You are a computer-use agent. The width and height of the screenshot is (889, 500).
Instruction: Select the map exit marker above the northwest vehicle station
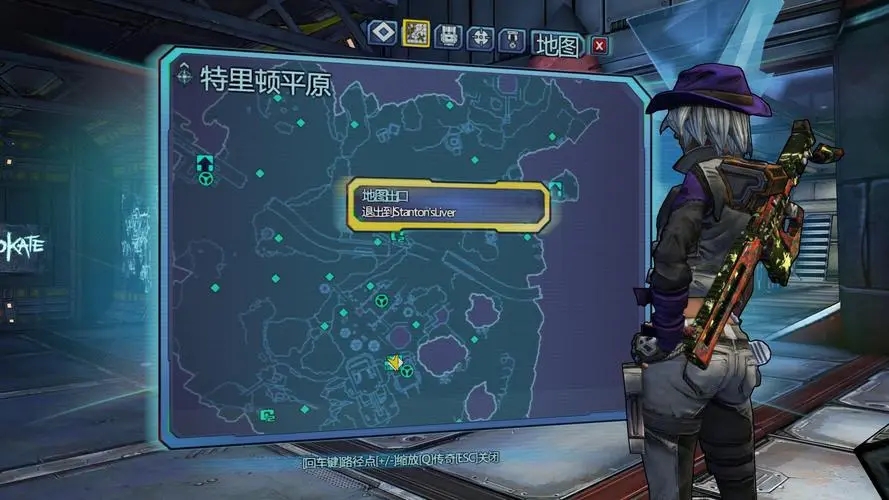[205, 161]
